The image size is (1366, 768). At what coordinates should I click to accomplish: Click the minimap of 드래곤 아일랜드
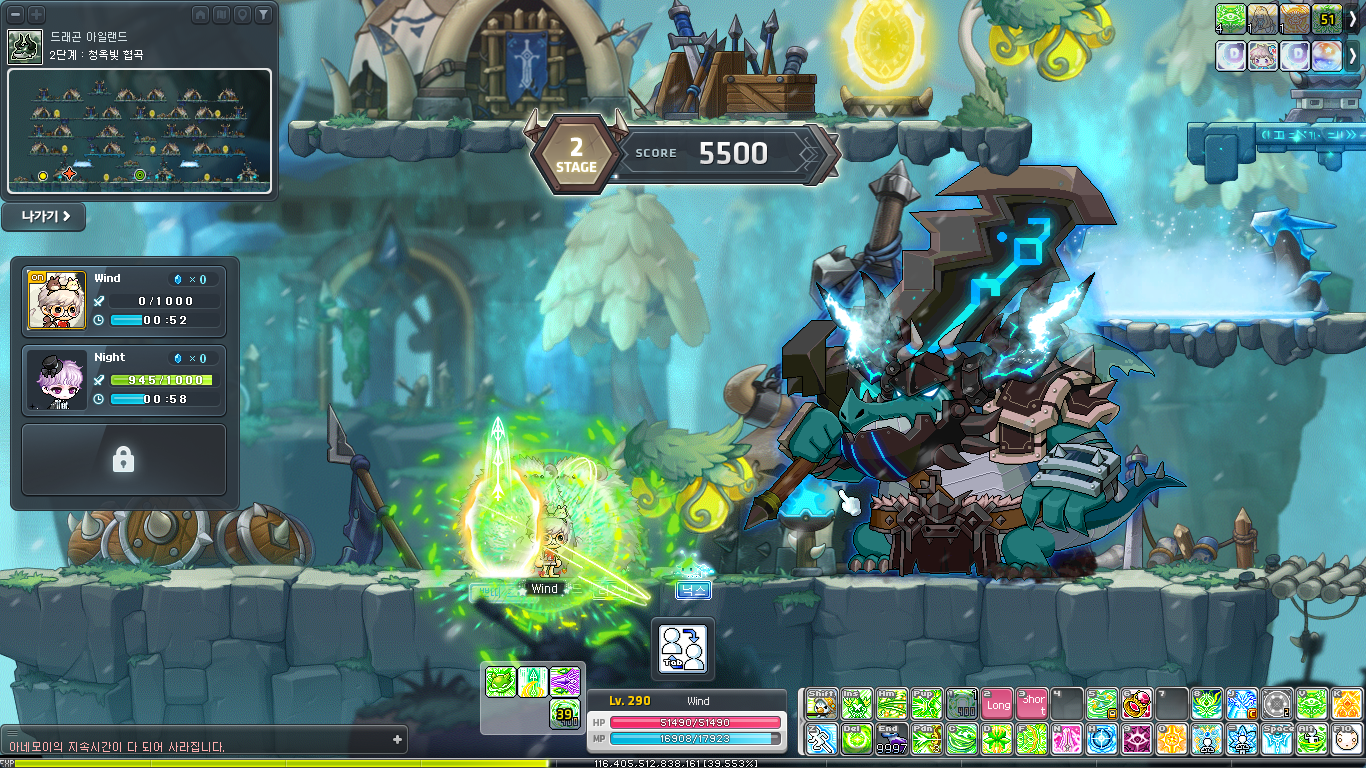point(140,130)
